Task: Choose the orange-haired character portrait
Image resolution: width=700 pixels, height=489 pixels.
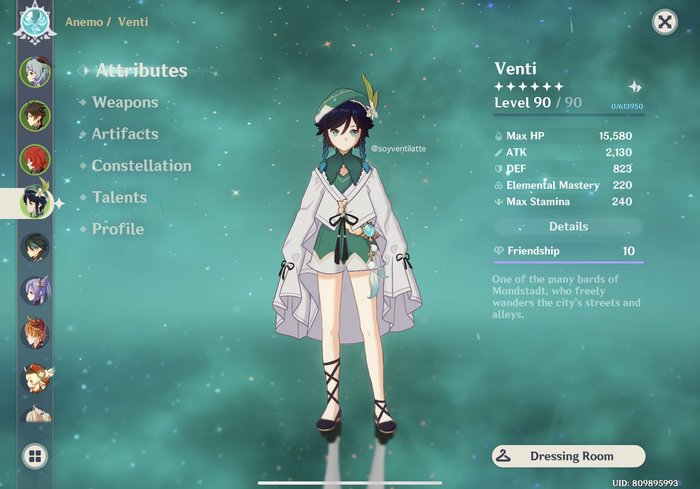Action: [34, 334]
